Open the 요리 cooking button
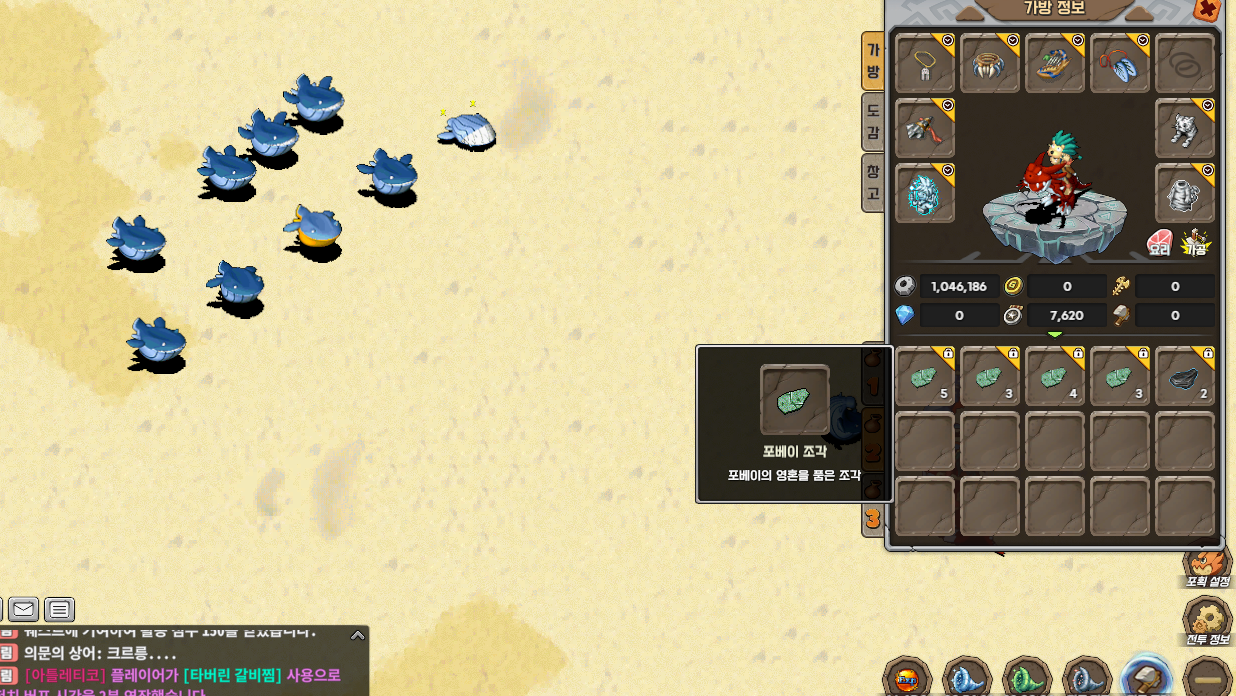 tap(1159, 243)
